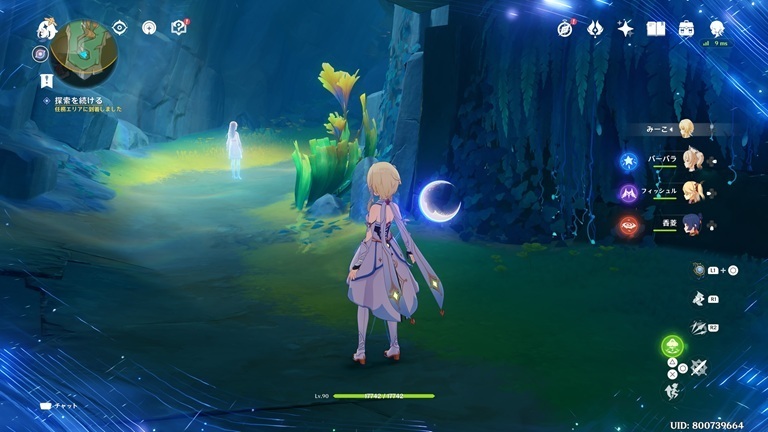This screenshot has width=768, height=432.
Task: Open the backpack inventory
Action: 687,29
